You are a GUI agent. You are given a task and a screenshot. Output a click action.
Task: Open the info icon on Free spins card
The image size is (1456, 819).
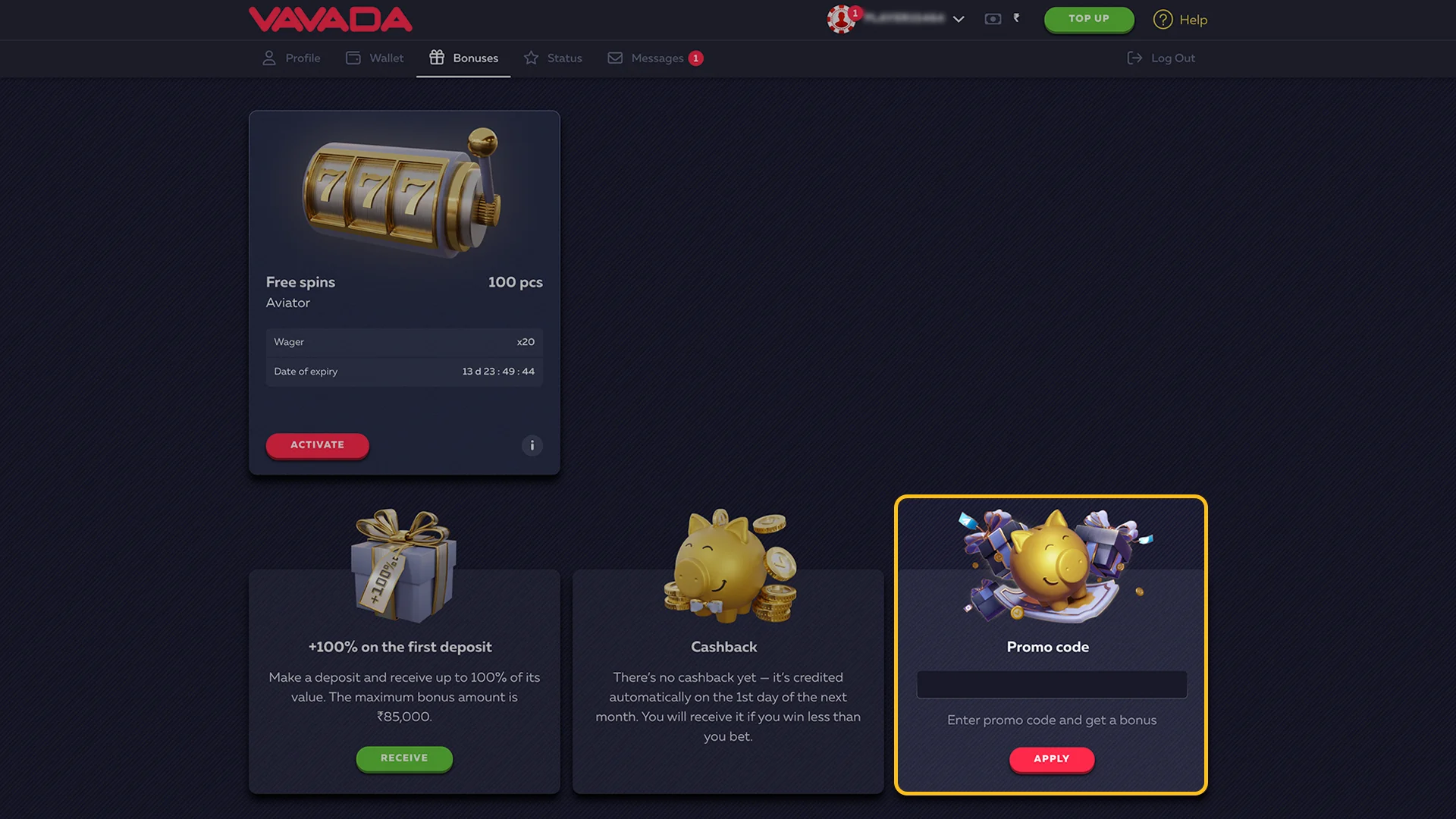pyautogui.click(x=532, y=446)
